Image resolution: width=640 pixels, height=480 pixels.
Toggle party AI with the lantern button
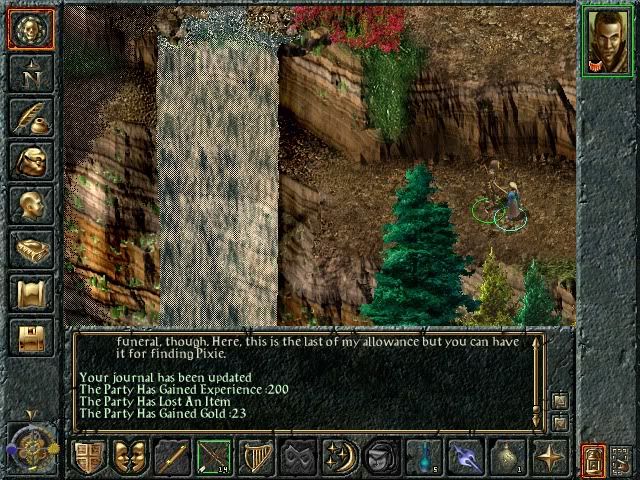[595, 460]
